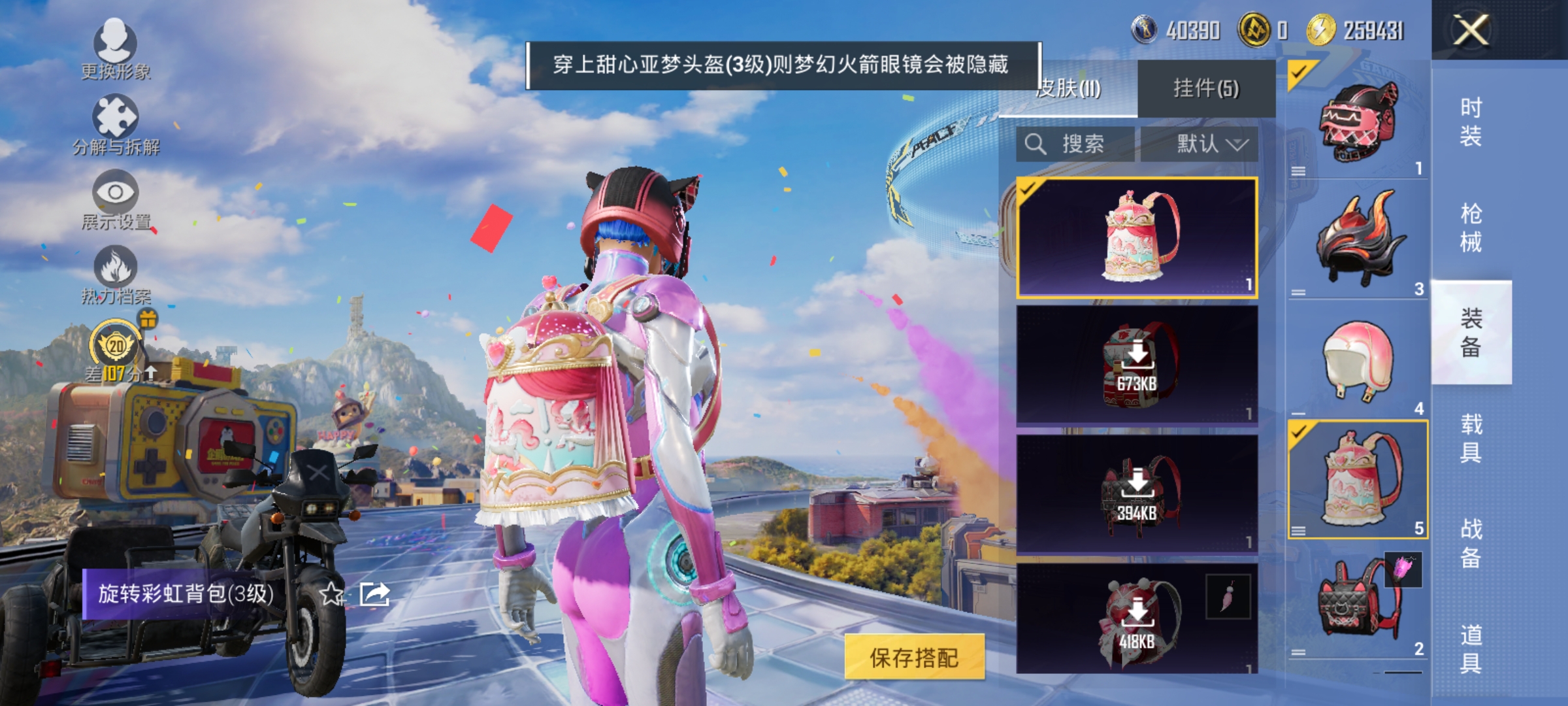Viewport: 1568px width, 706px height.
Task: Open the 默认 sorting dropdown
Action: pos(1206,144)
